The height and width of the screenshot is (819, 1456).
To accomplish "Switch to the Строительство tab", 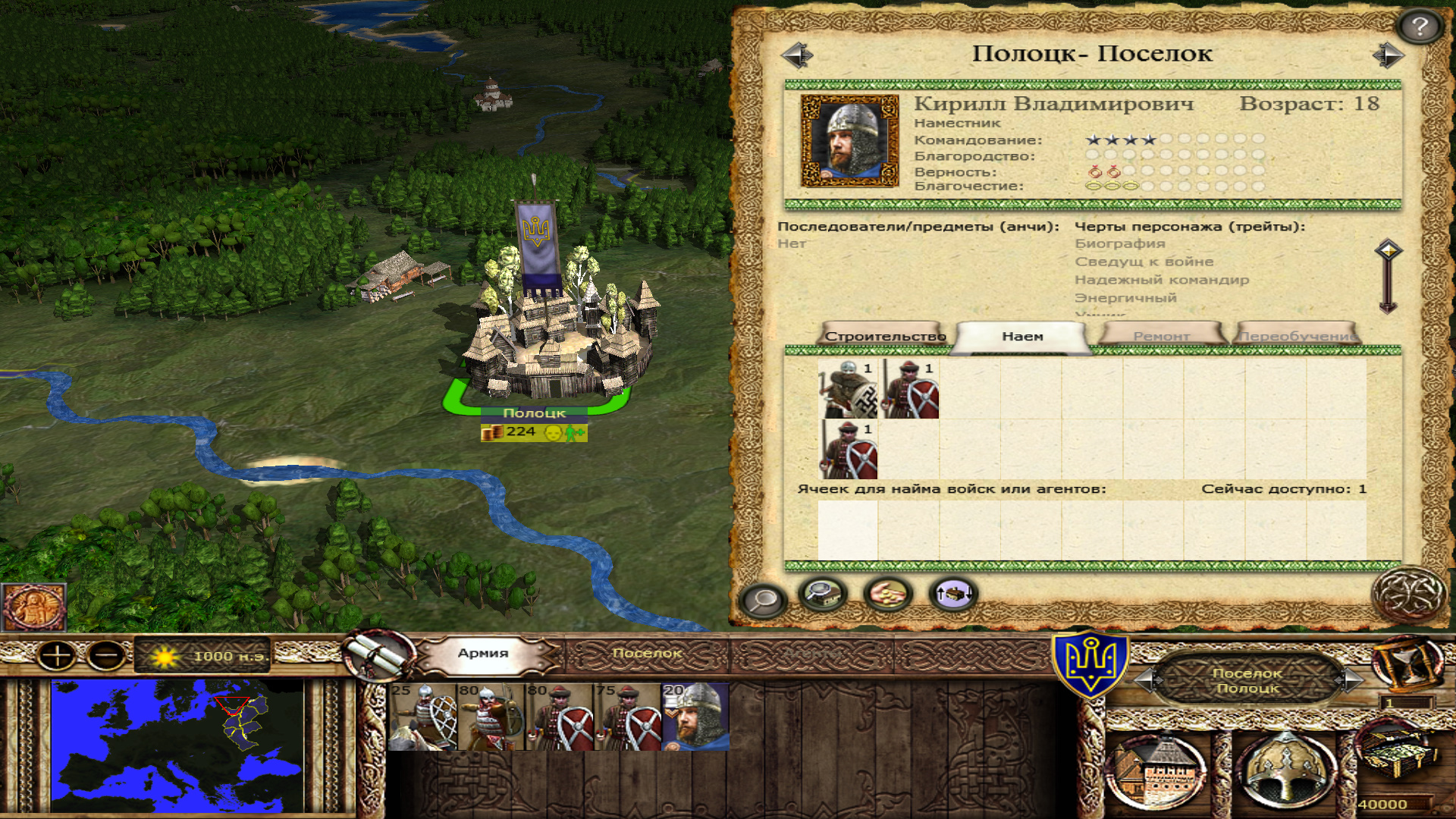I will pyautogui.click(x=884, y=336).
